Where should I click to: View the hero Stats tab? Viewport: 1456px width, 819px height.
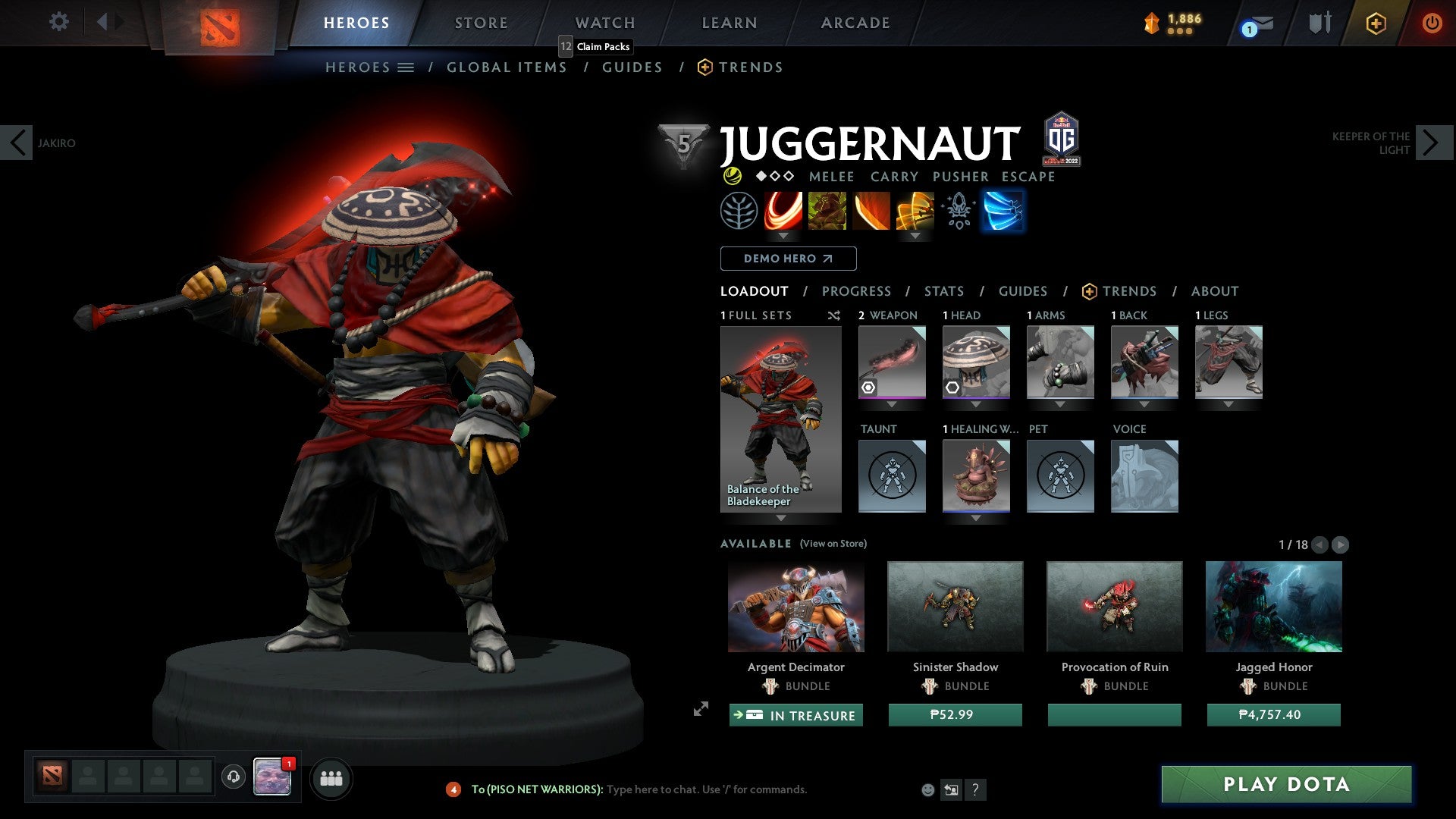tap(943, 291)
